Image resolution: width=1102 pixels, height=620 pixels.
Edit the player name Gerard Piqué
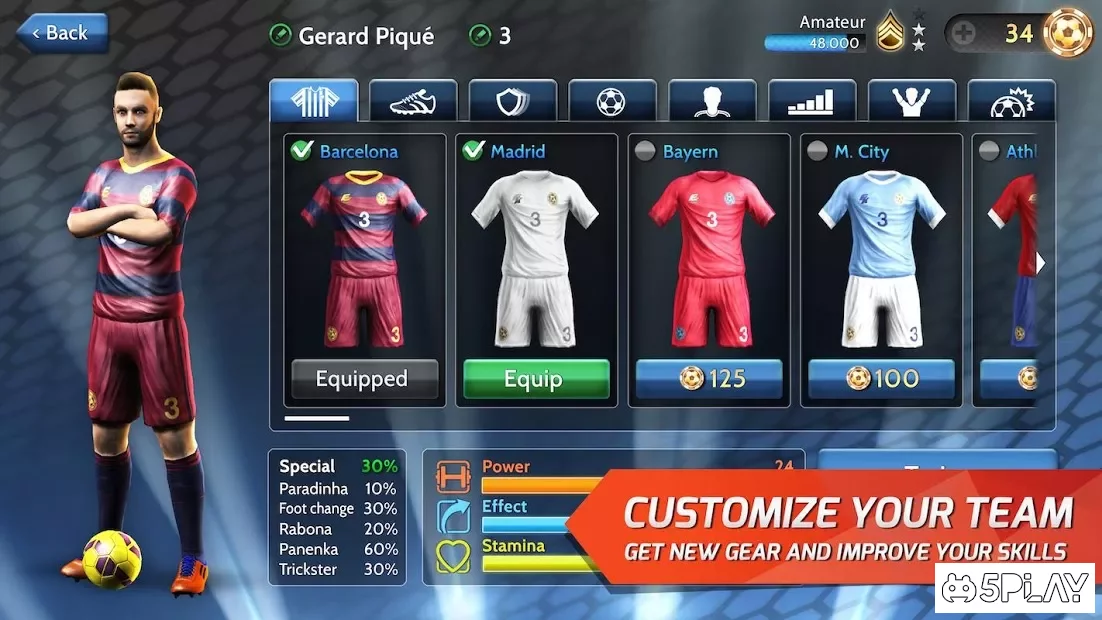click(352, 36)
